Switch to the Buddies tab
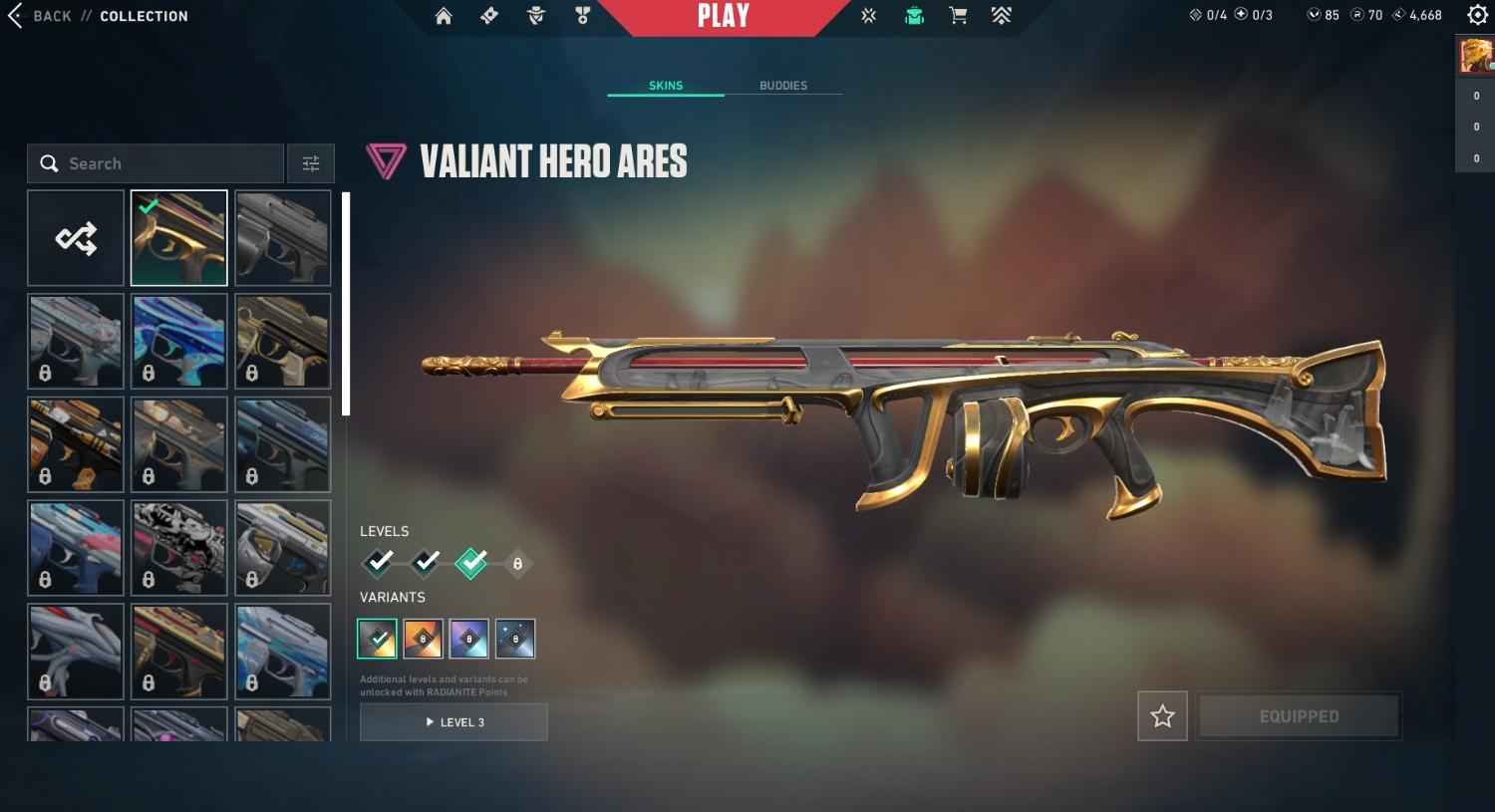Viewport: 1495px width, 812px height. click(x=783, y=86)
